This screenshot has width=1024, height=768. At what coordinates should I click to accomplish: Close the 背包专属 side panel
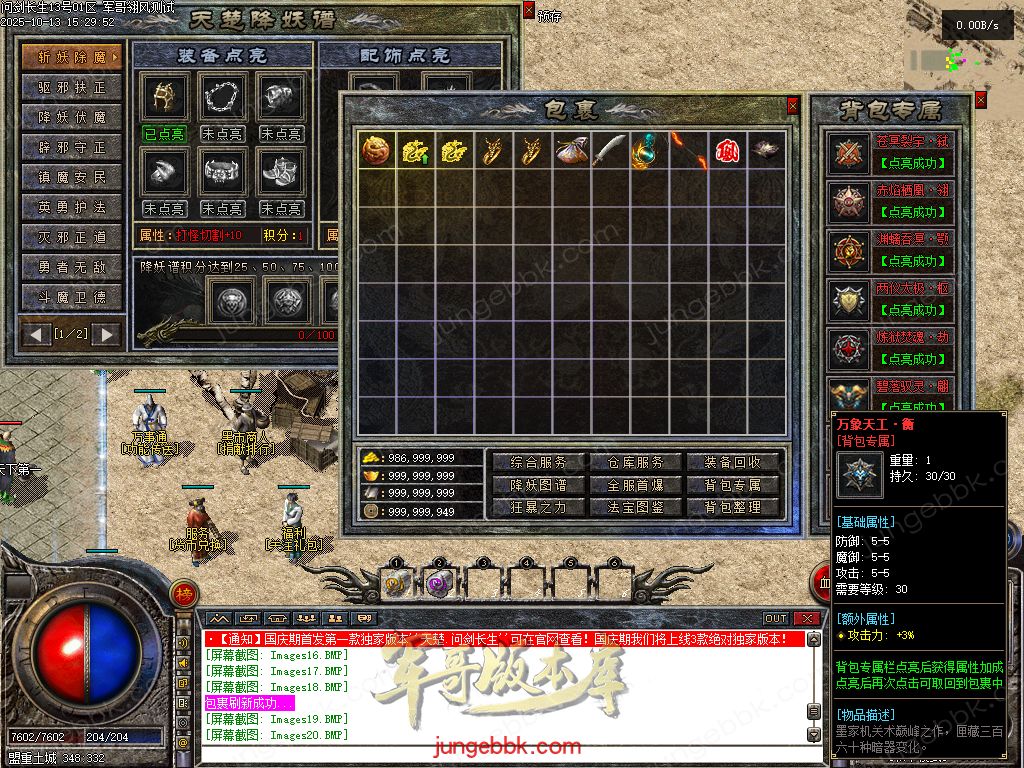980,100
